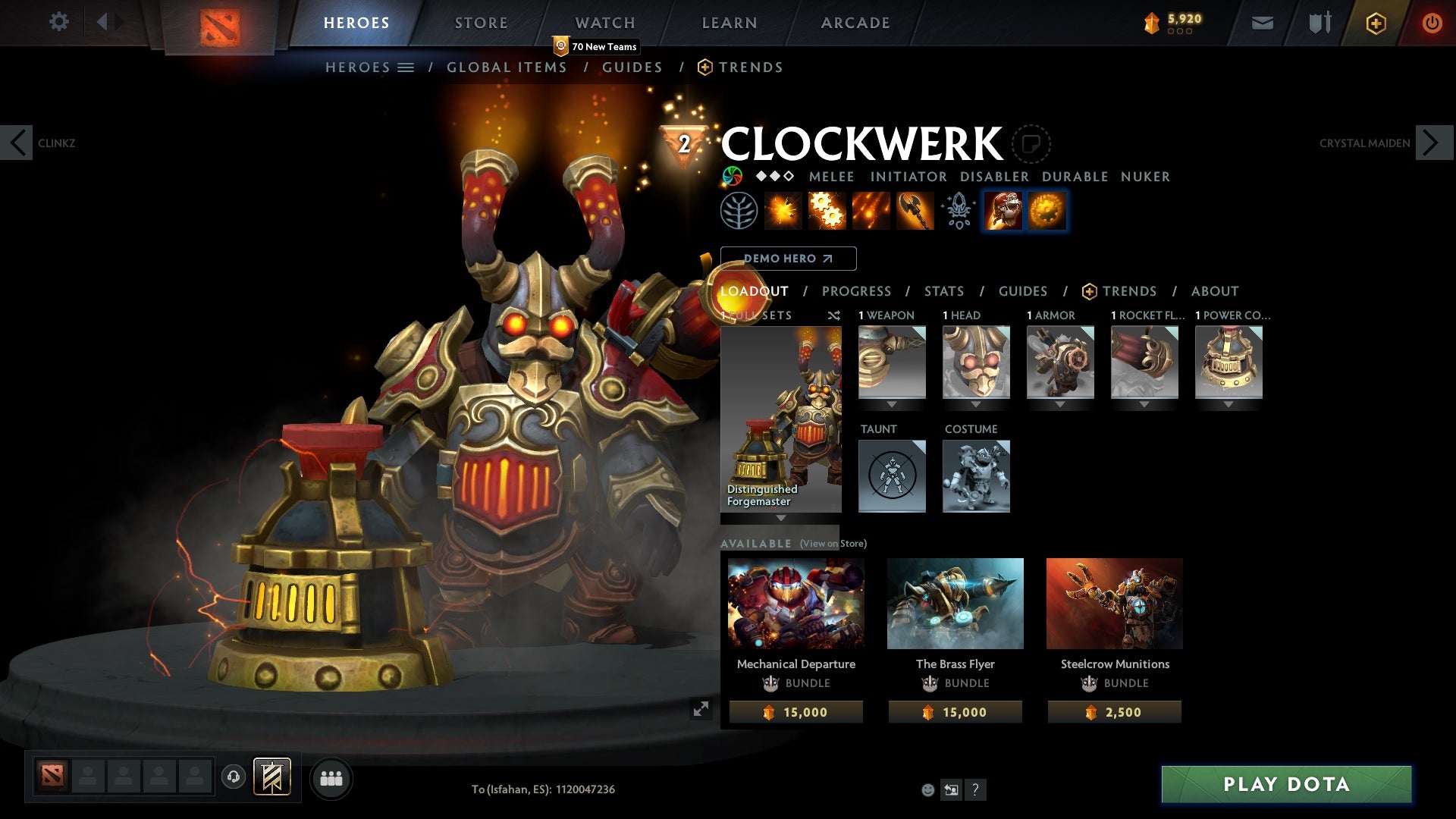The width and height of the screenshot is (1456, 819).
Task: Open the View on Store link
Action: (832, 544)
